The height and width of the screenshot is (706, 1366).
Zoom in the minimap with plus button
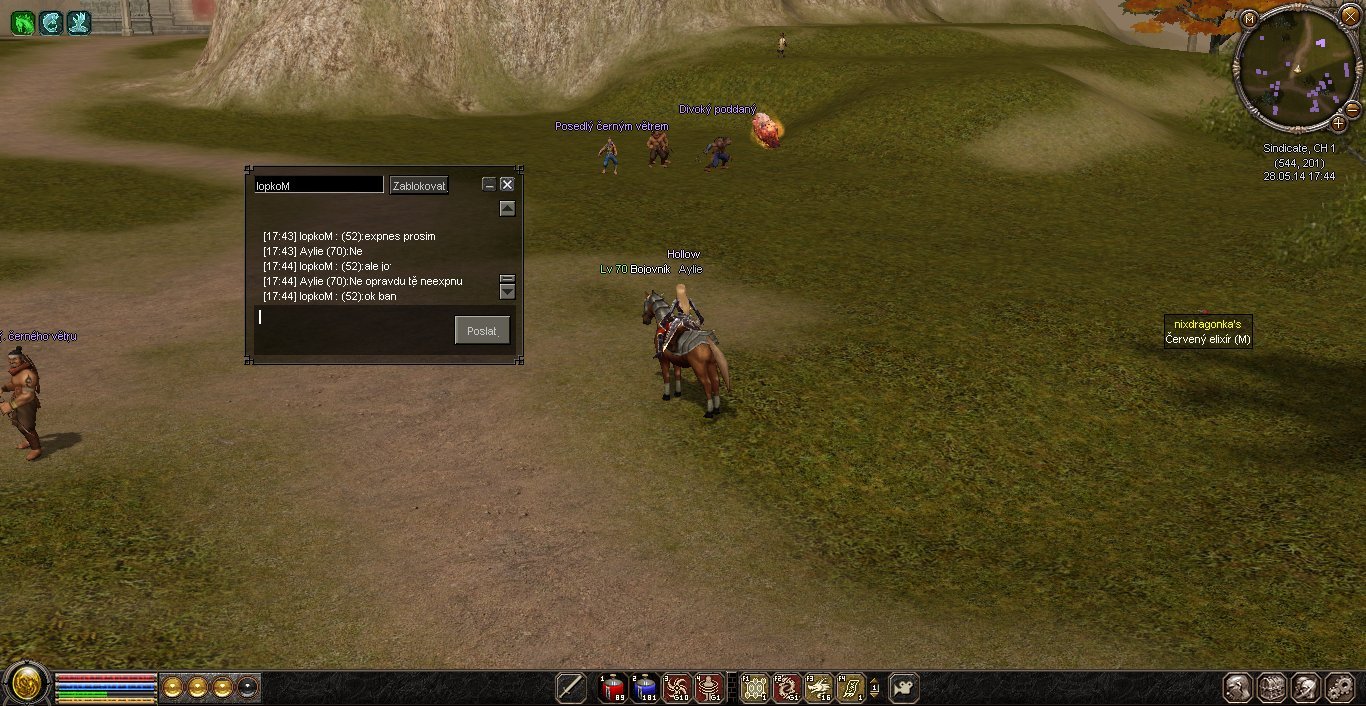point(1338,124)
